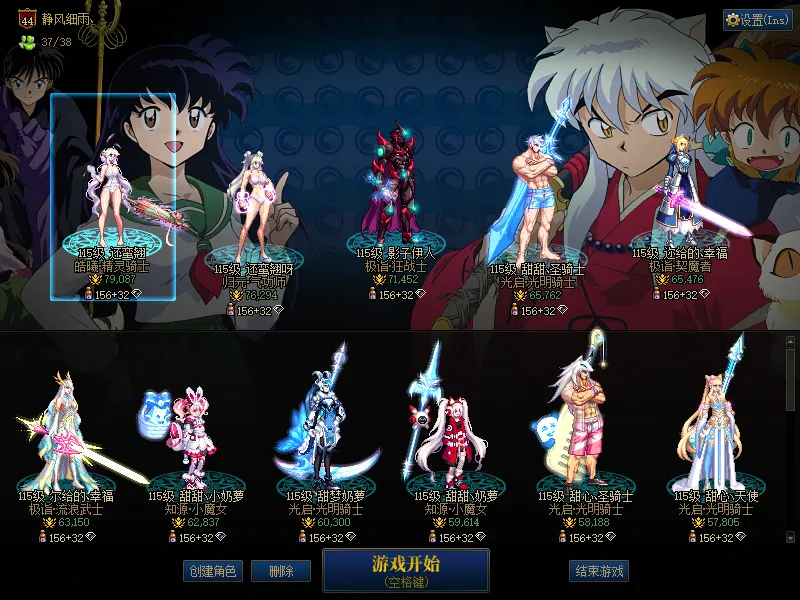
Task: Open the 设置 settings menu
Action: (757, 20)
